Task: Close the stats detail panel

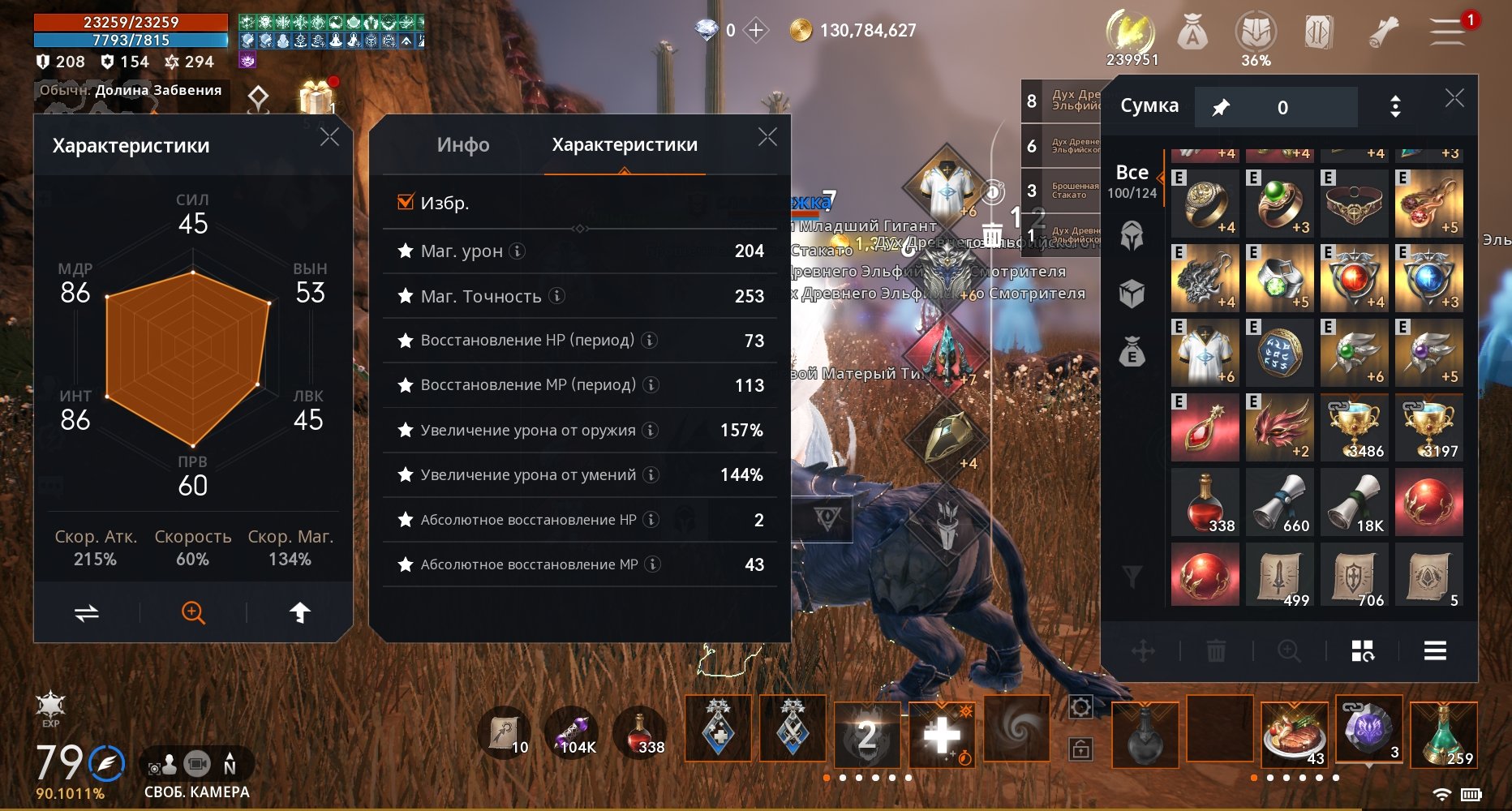Action: tap(767, 137)
